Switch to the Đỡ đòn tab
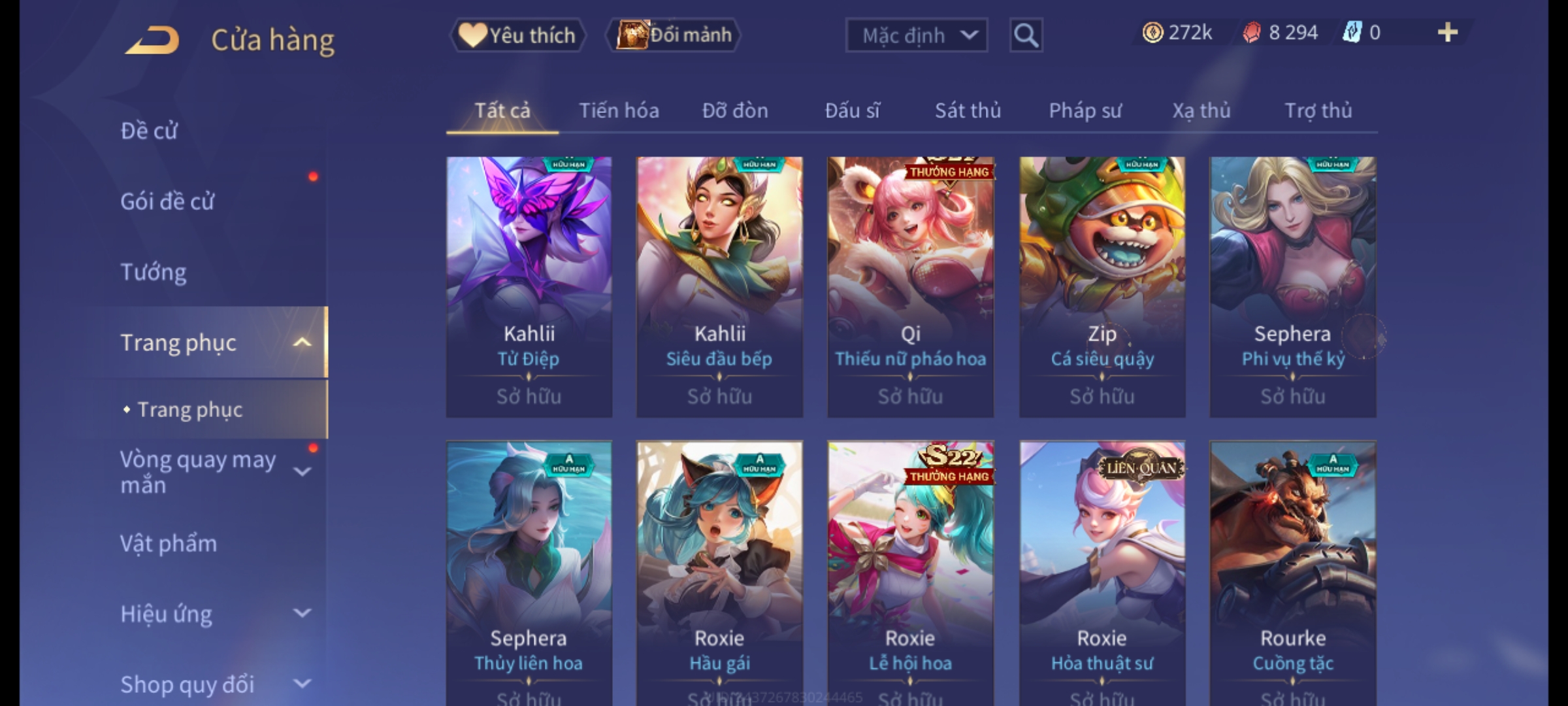The height and width of the screenshot is (706, 1568). click(x=735, y=110)
